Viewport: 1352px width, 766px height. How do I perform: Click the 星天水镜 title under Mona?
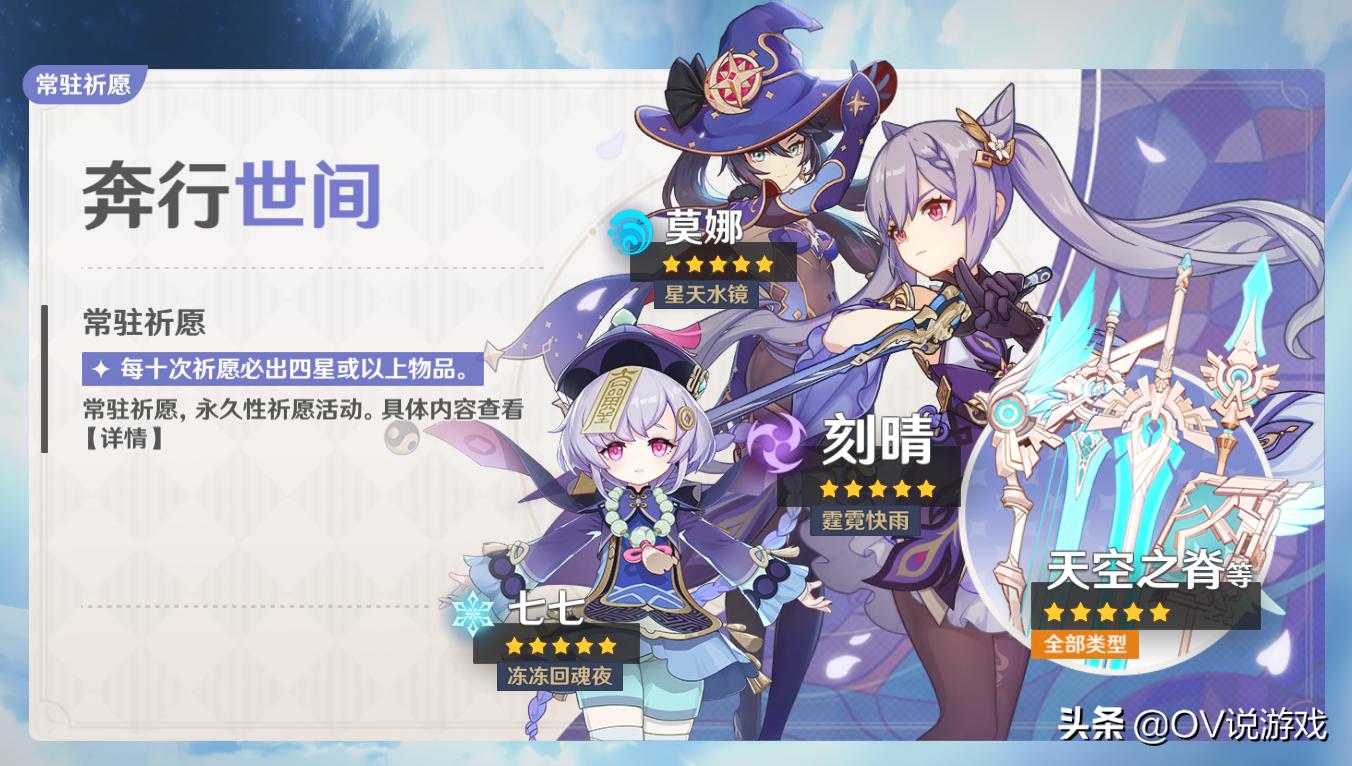[x=707, y=295]
